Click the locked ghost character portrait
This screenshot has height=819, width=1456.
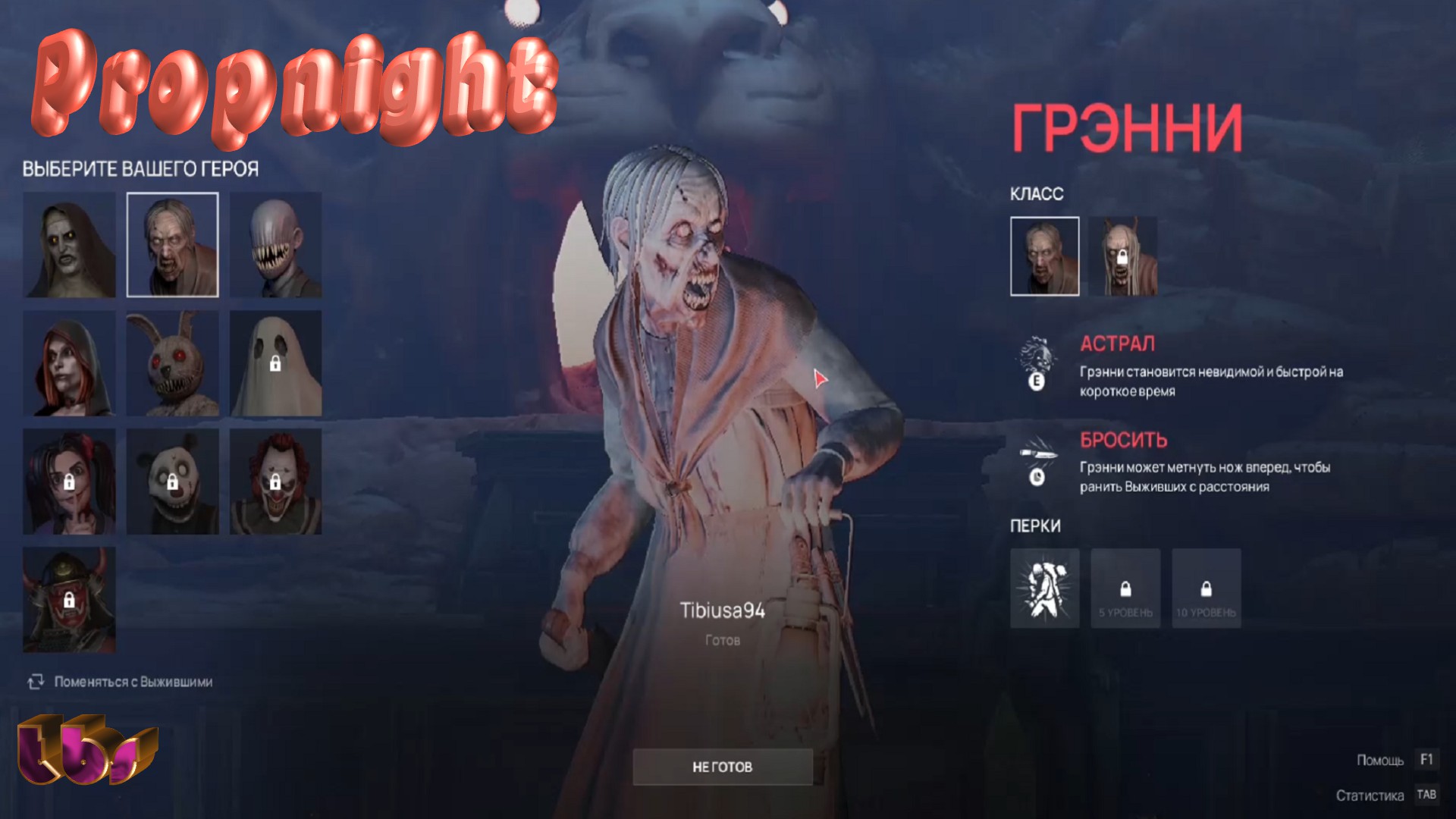pos(276,362)
